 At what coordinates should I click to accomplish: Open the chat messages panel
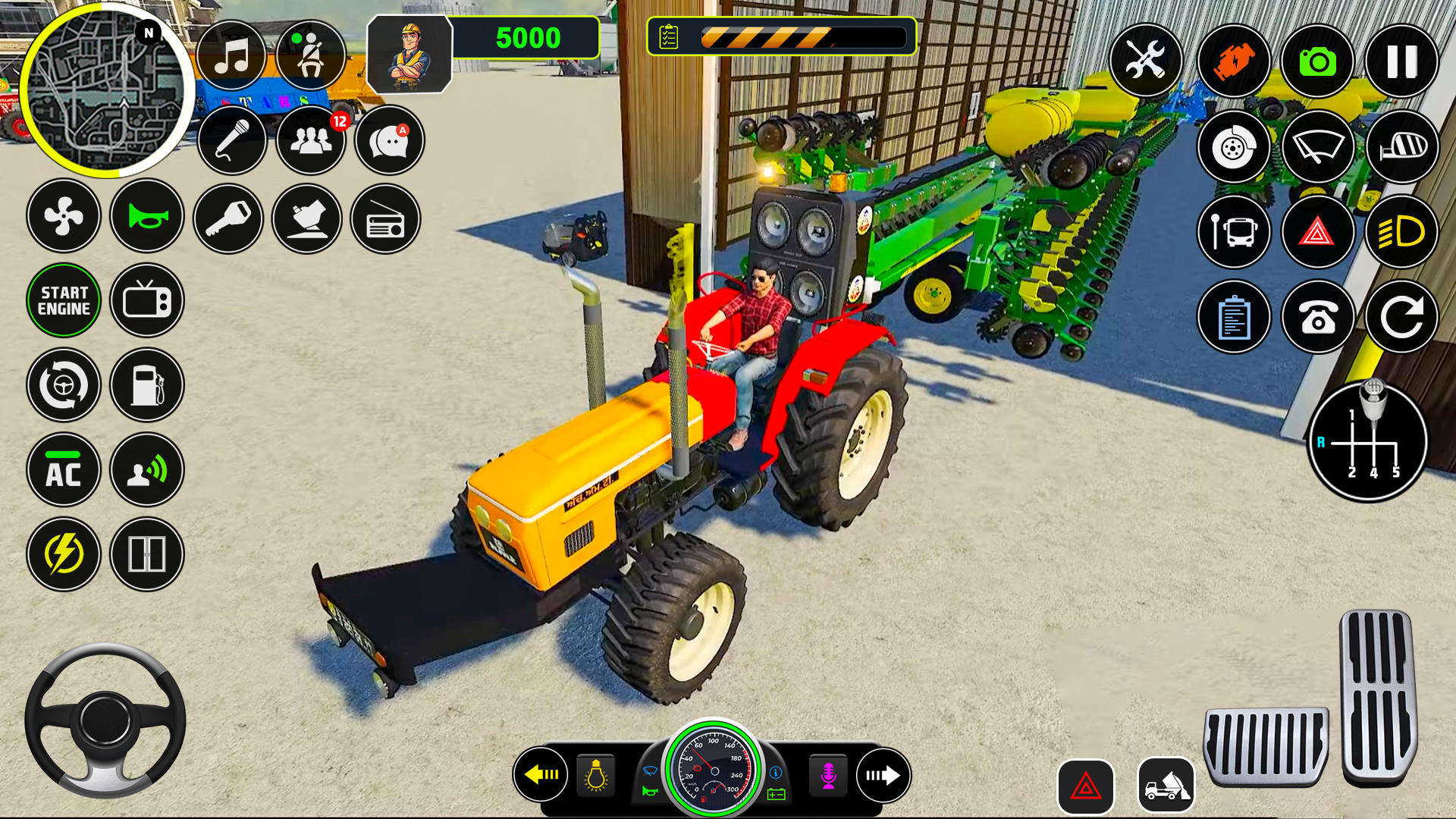click(388, 141)
